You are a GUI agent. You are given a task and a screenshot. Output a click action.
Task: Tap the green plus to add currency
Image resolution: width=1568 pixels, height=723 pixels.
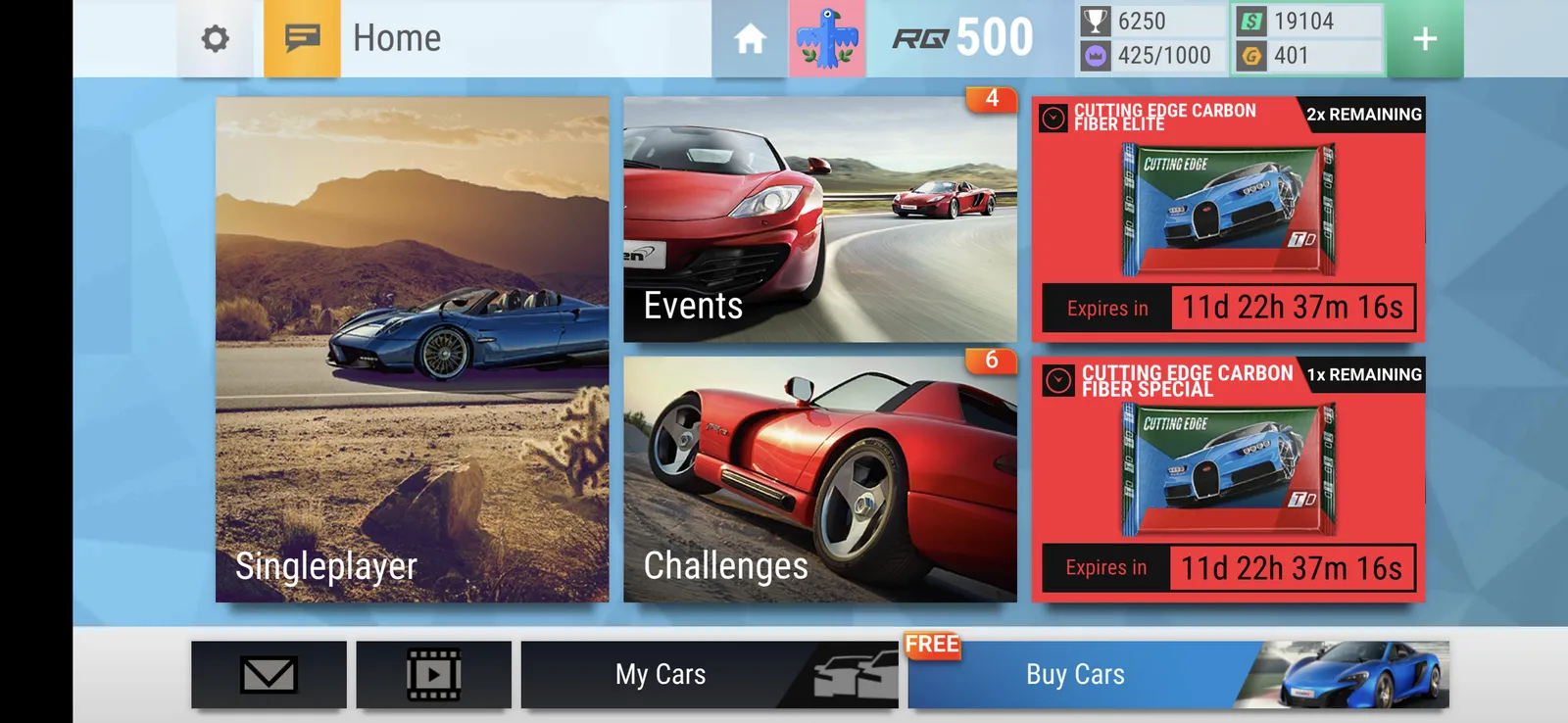tap(1425, 38)
